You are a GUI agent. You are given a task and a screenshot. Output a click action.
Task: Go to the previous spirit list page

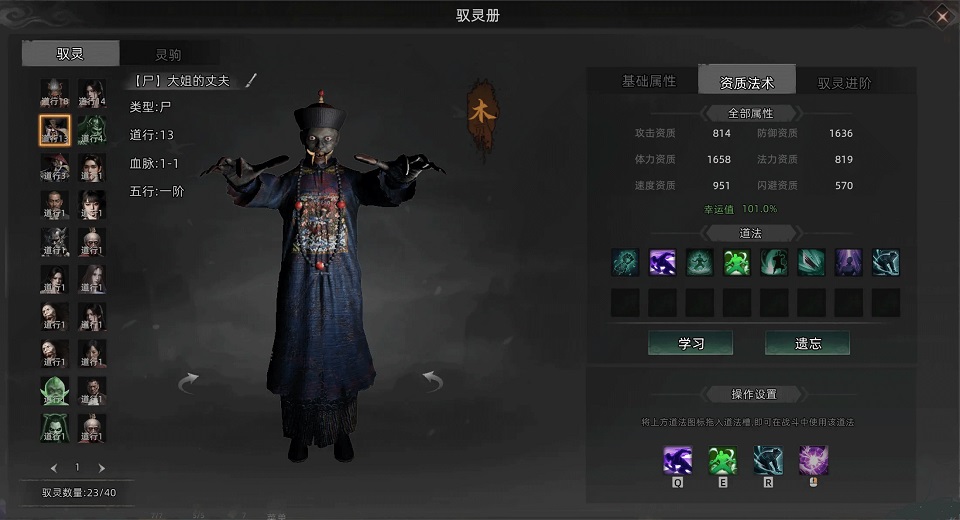tap(54, 468)
